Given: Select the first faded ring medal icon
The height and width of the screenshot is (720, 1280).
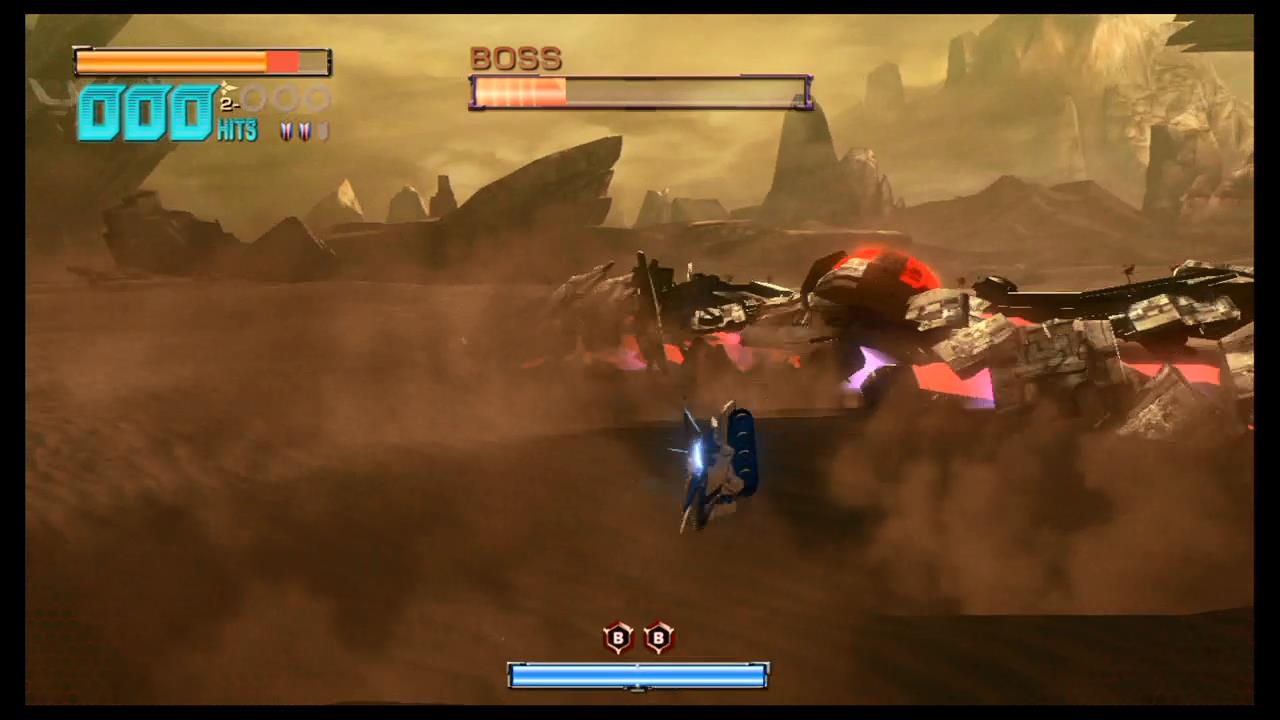Looking at the screenshot, I should click(253, 99).
